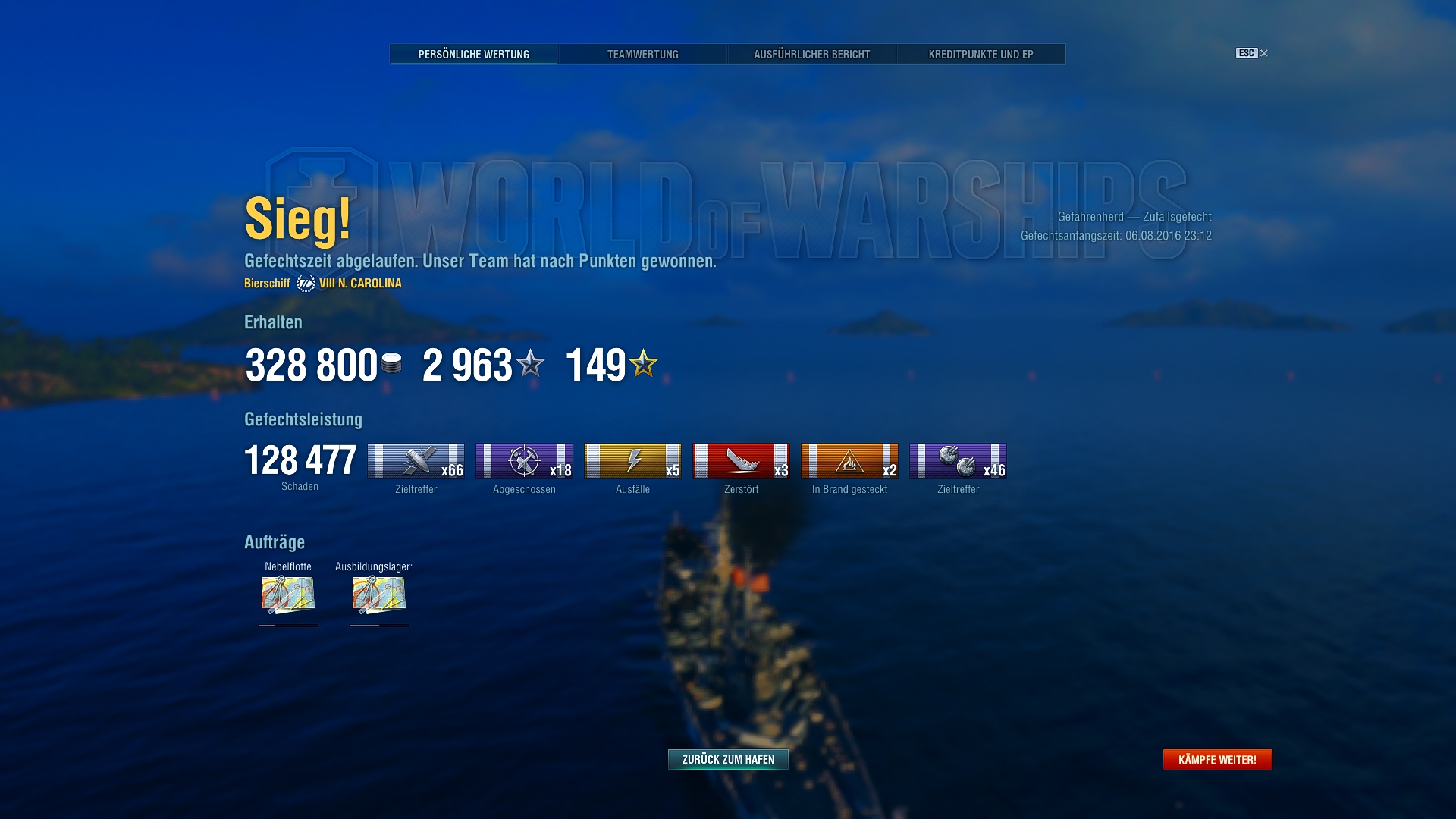Show the Ausführlicher Bericht tab
The height and width of the screenshot is (819, 1456).
[x=811, y=55]
